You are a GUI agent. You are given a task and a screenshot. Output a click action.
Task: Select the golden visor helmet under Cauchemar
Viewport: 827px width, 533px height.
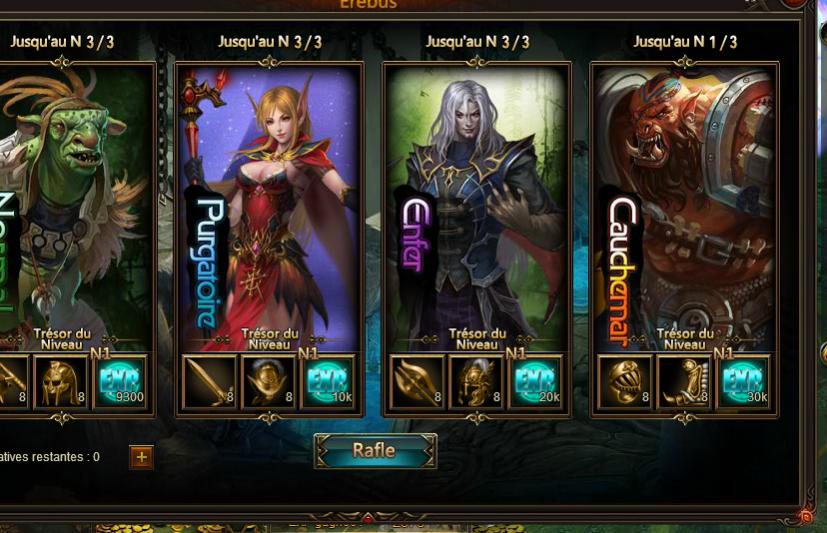point(625,381)
